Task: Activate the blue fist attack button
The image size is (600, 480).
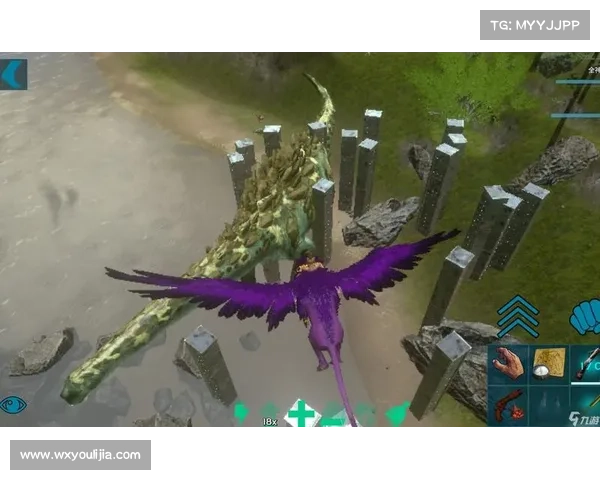Action: coord(584,318)
